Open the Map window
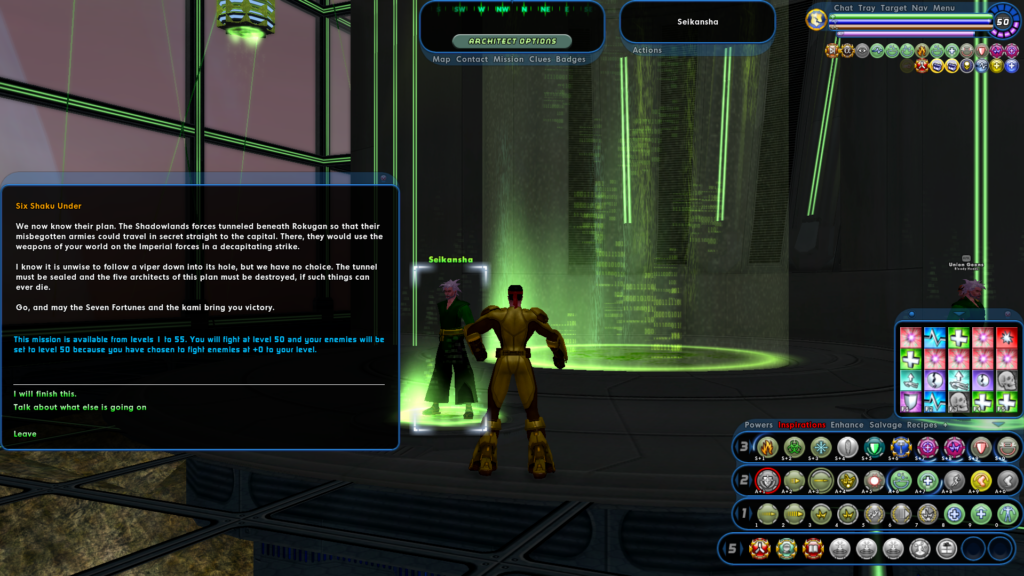Image resolution: width=1024 pixels, height=576 pixels. (442, 59)
